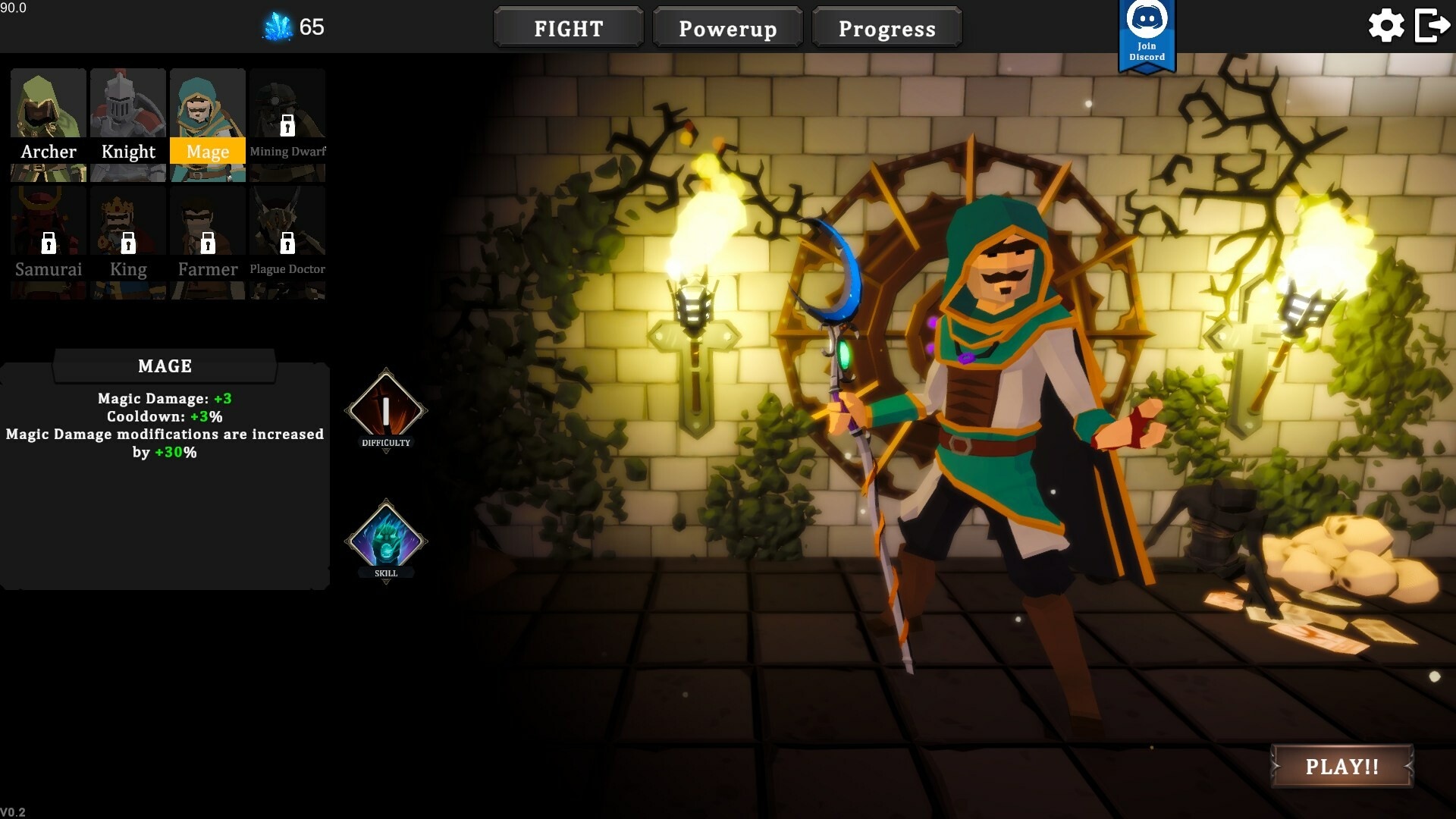Choose the locked Farmer character
1456x819 pixels.
pyautogui.click(x=208, y=243)
